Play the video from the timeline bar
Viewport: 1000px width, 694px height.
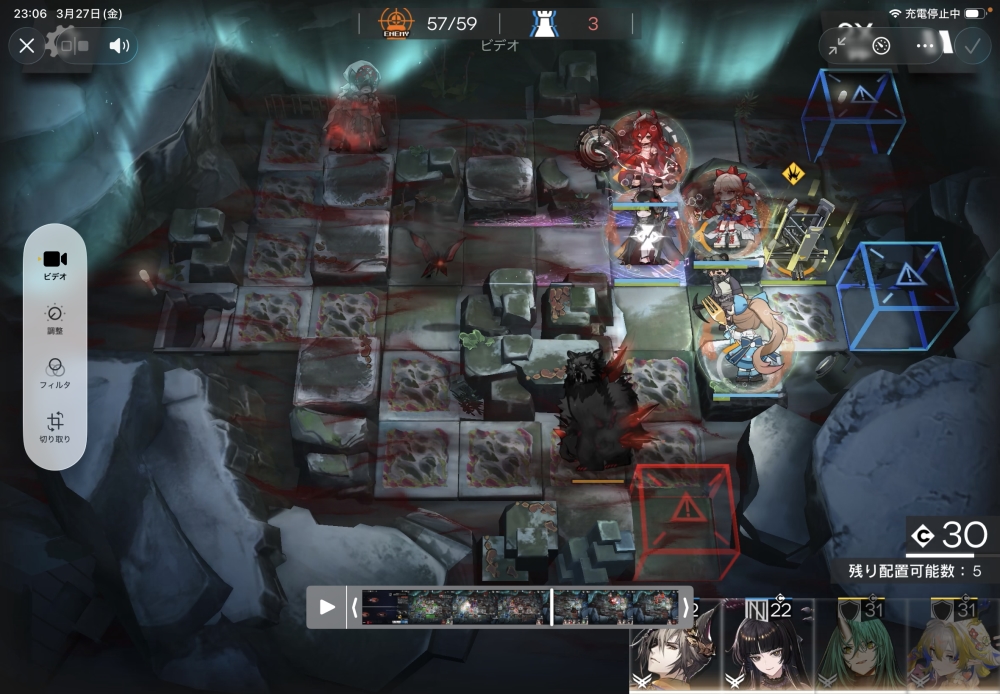(x=327, y=607)
